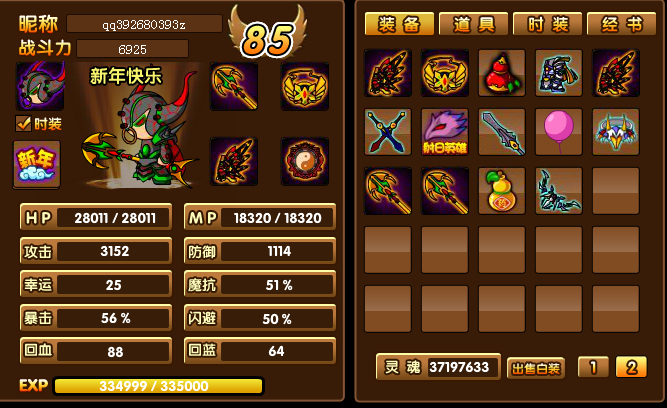
Task: Select the dark scorpion weapon item
Action: point(559,190)
